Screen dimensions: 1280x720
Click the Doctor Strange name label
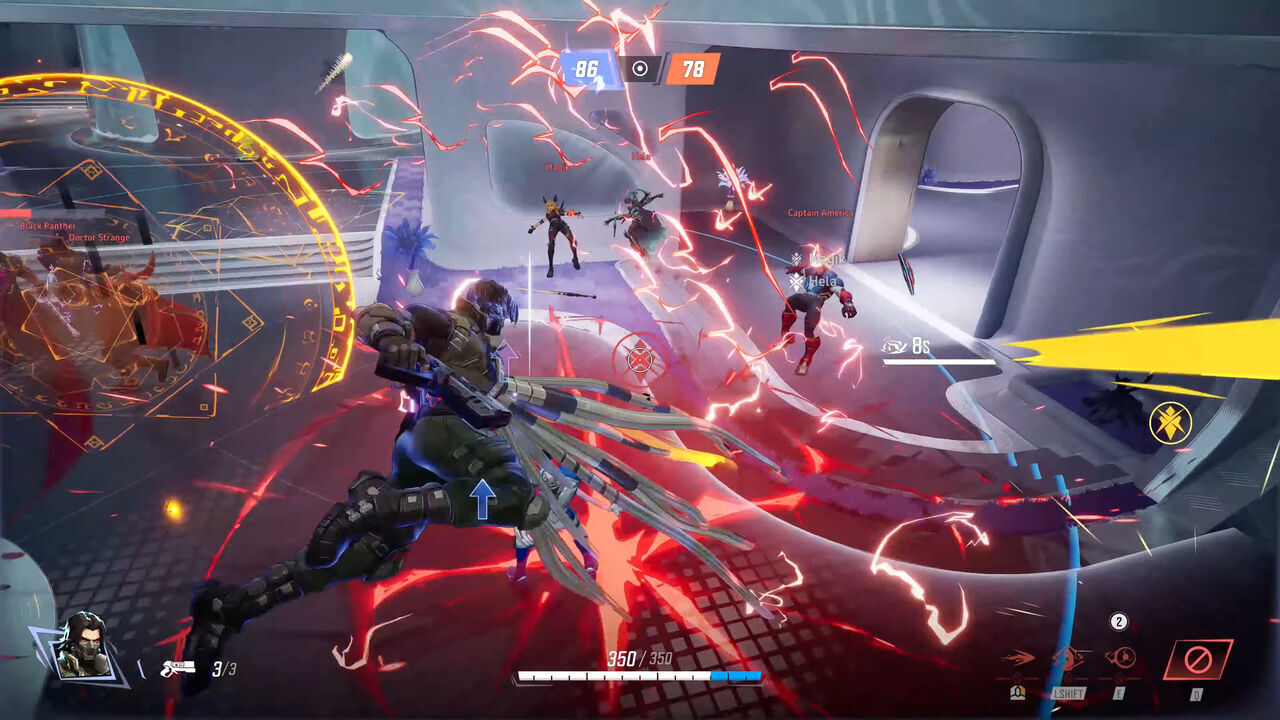[102, 238]
